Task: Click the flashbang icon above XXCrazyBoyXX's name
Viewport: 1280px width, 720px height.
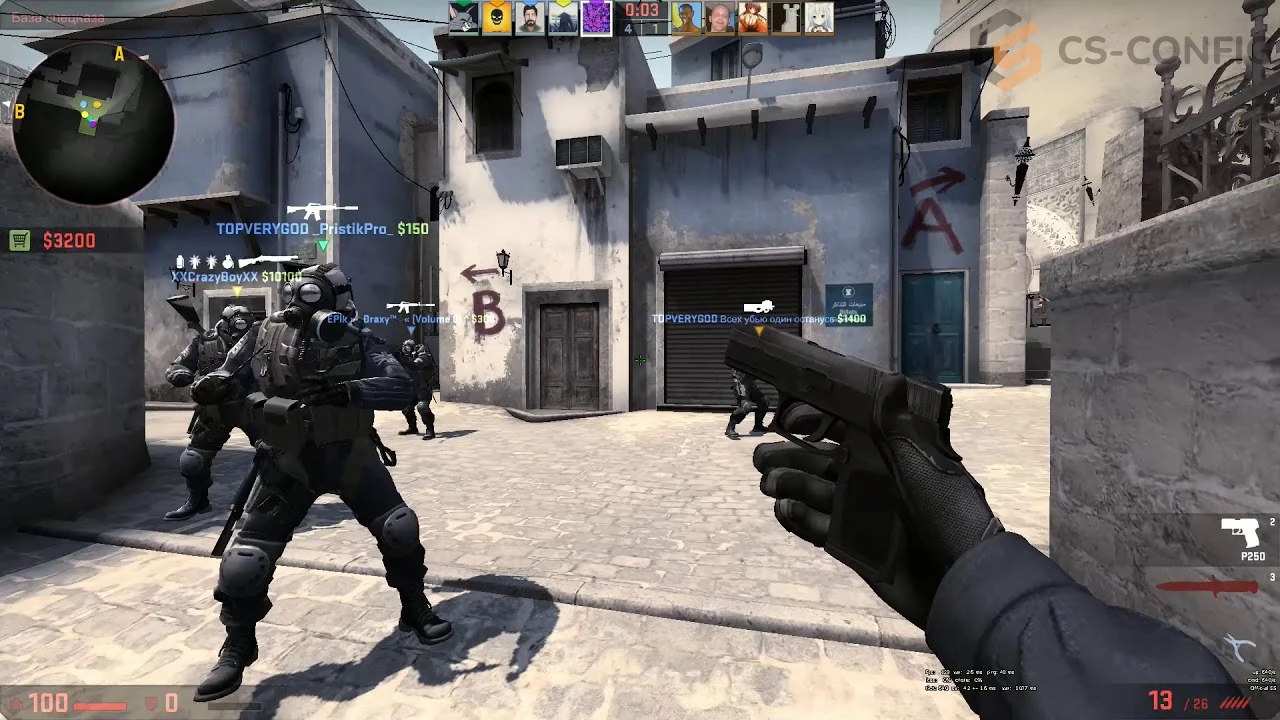Action: 195,261
